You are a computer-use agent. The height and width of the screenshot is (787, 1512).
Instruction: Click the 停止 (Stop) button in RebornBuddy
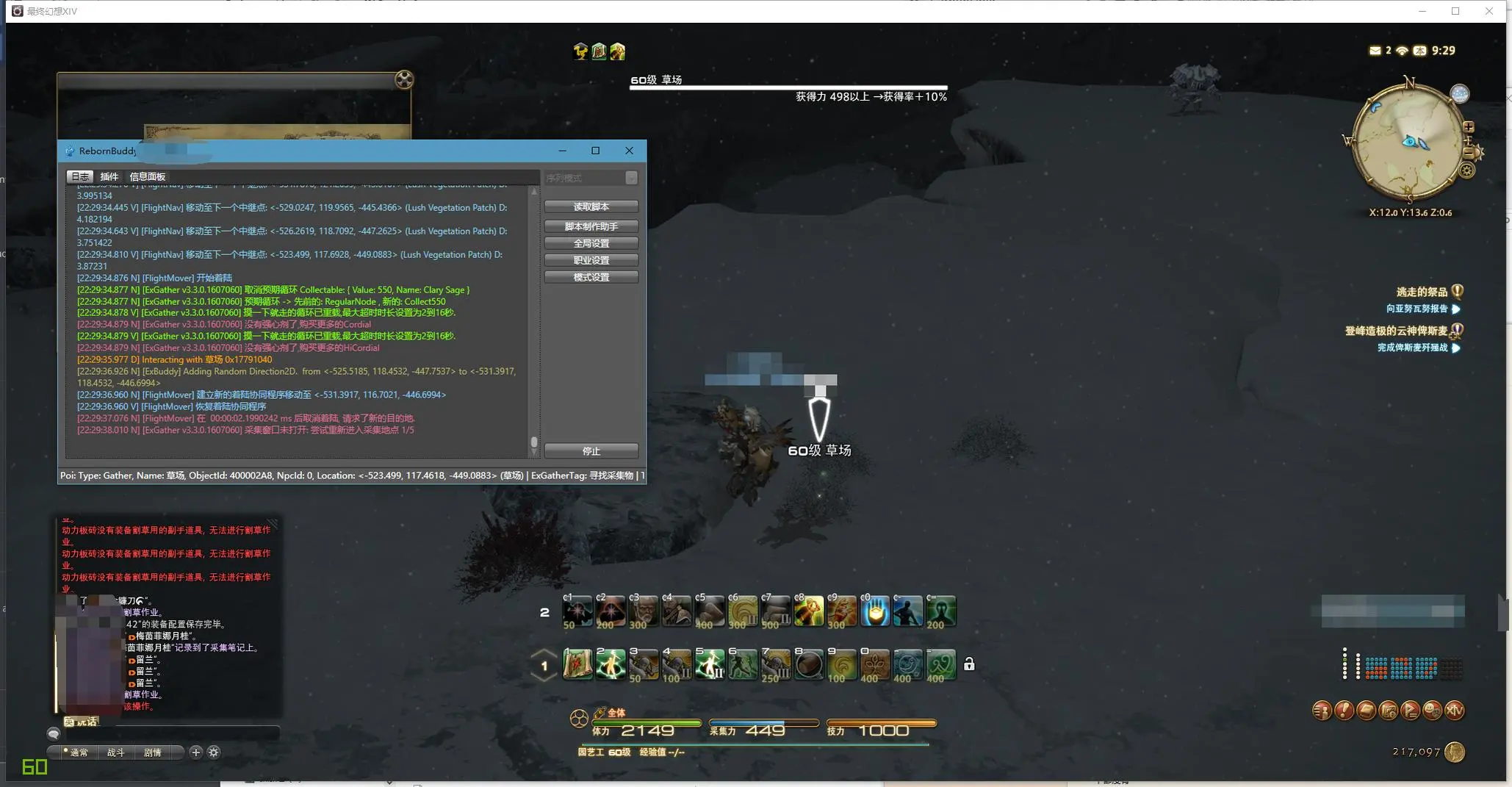point(591,450)
